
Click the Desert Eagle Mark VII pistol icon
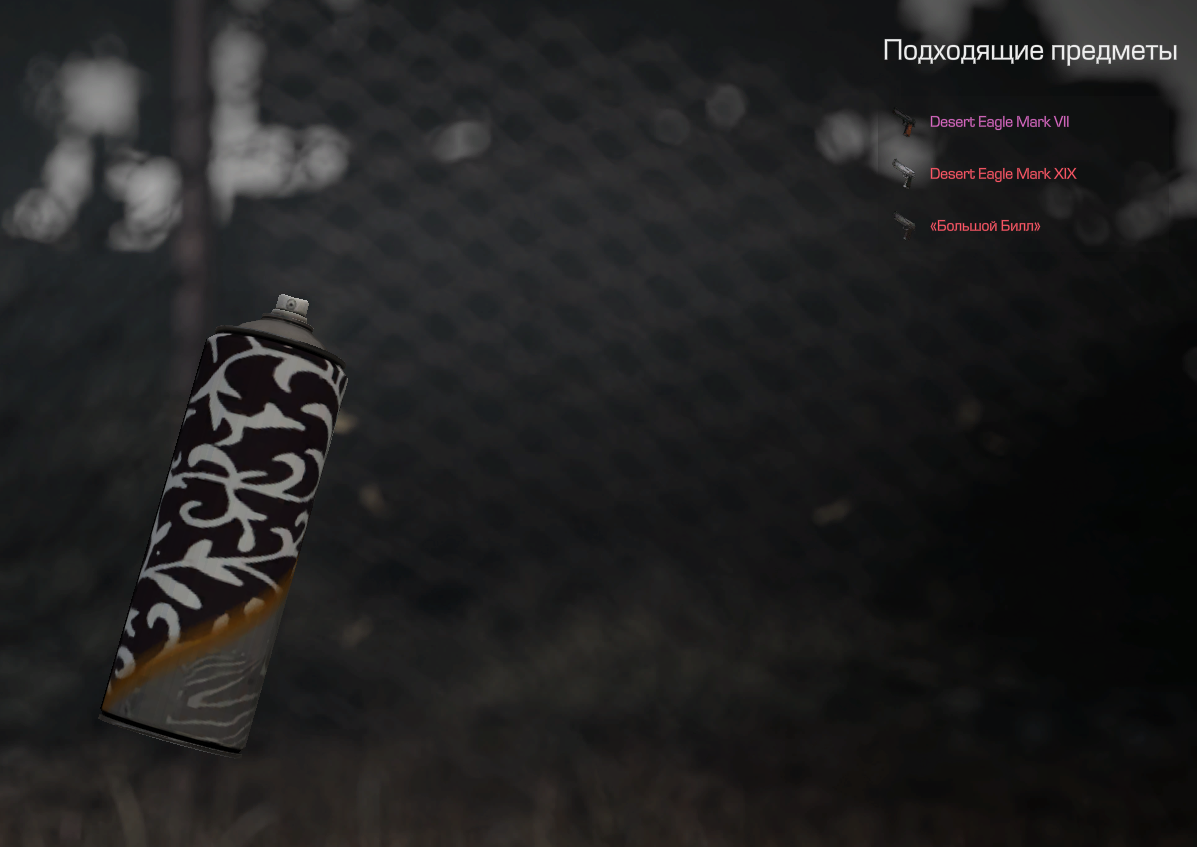point(905,122)
